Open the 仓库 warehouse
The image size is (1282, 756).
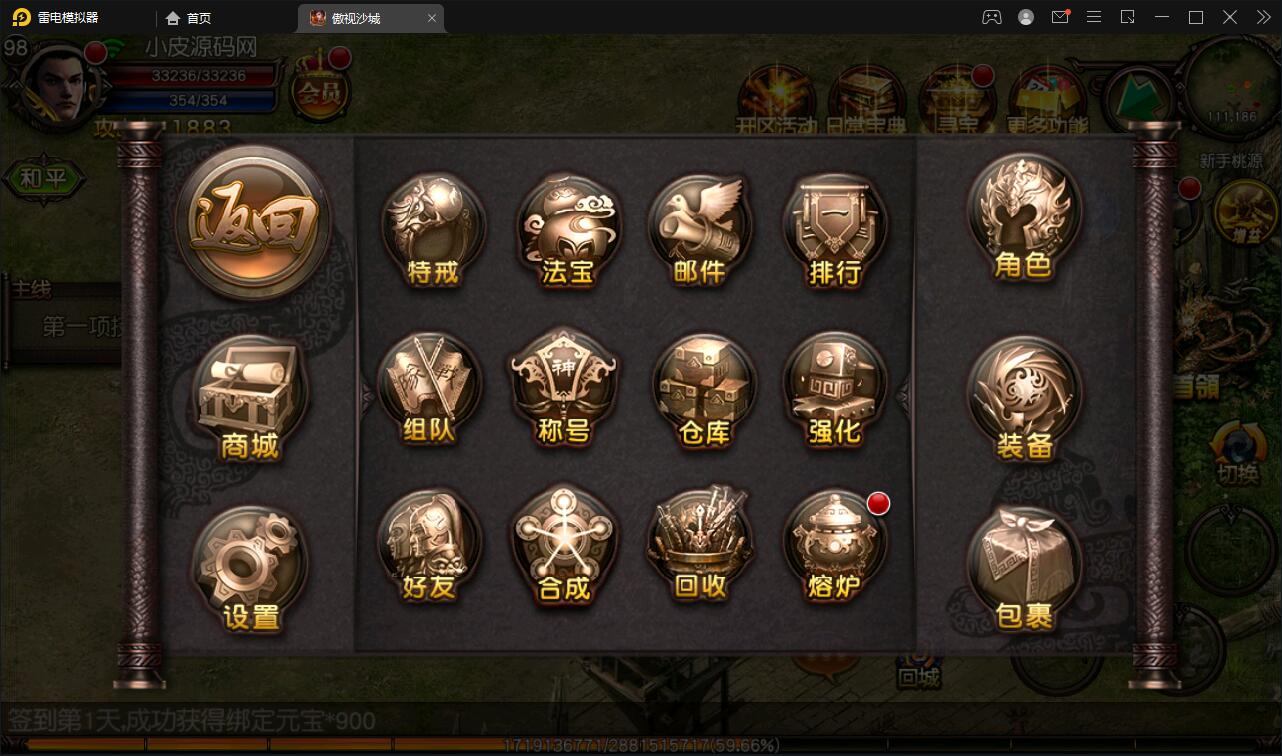[x=703, y=390]
